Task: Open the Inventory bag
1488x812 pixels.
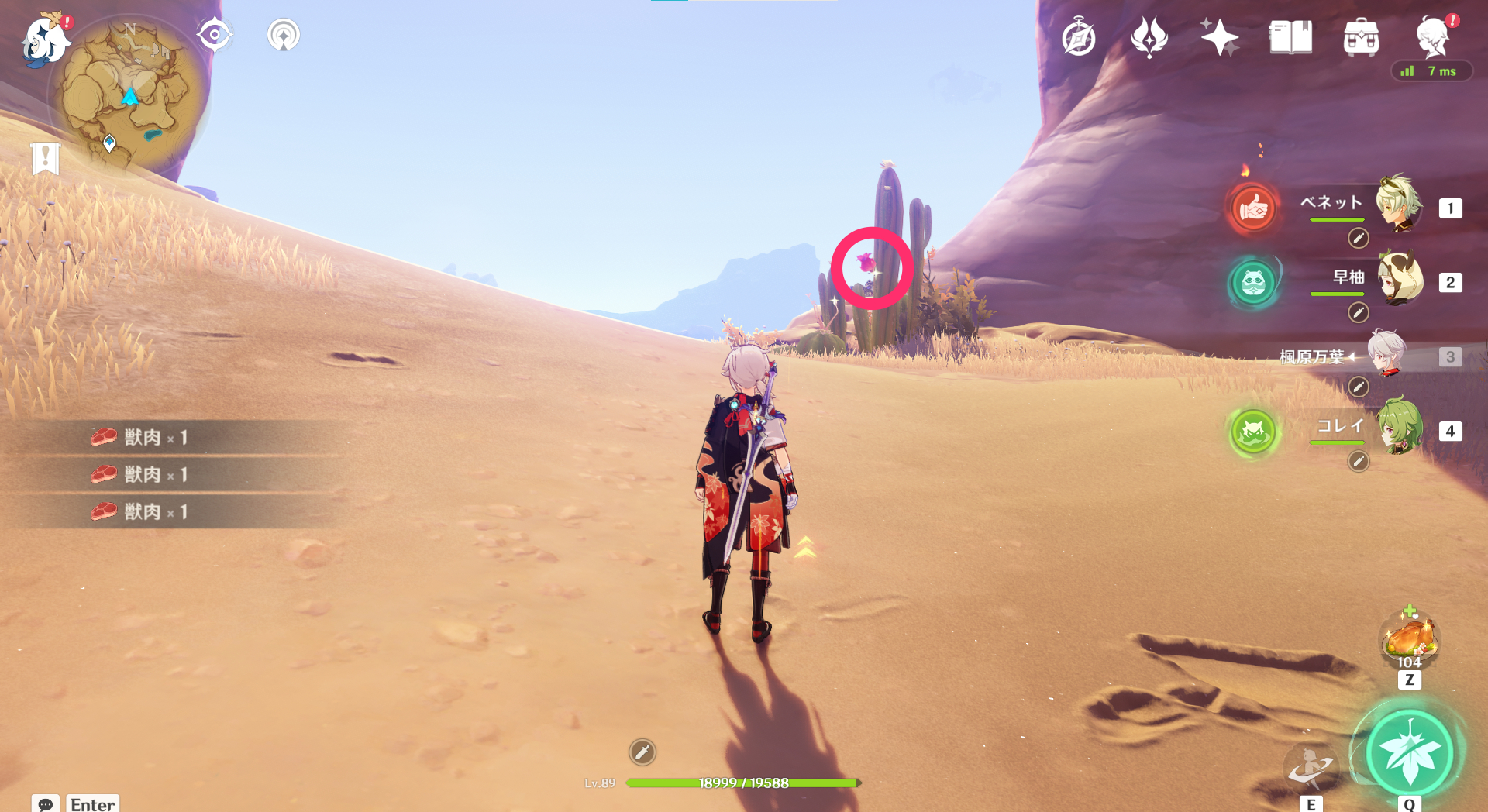Action: (x=1360, y=36)
